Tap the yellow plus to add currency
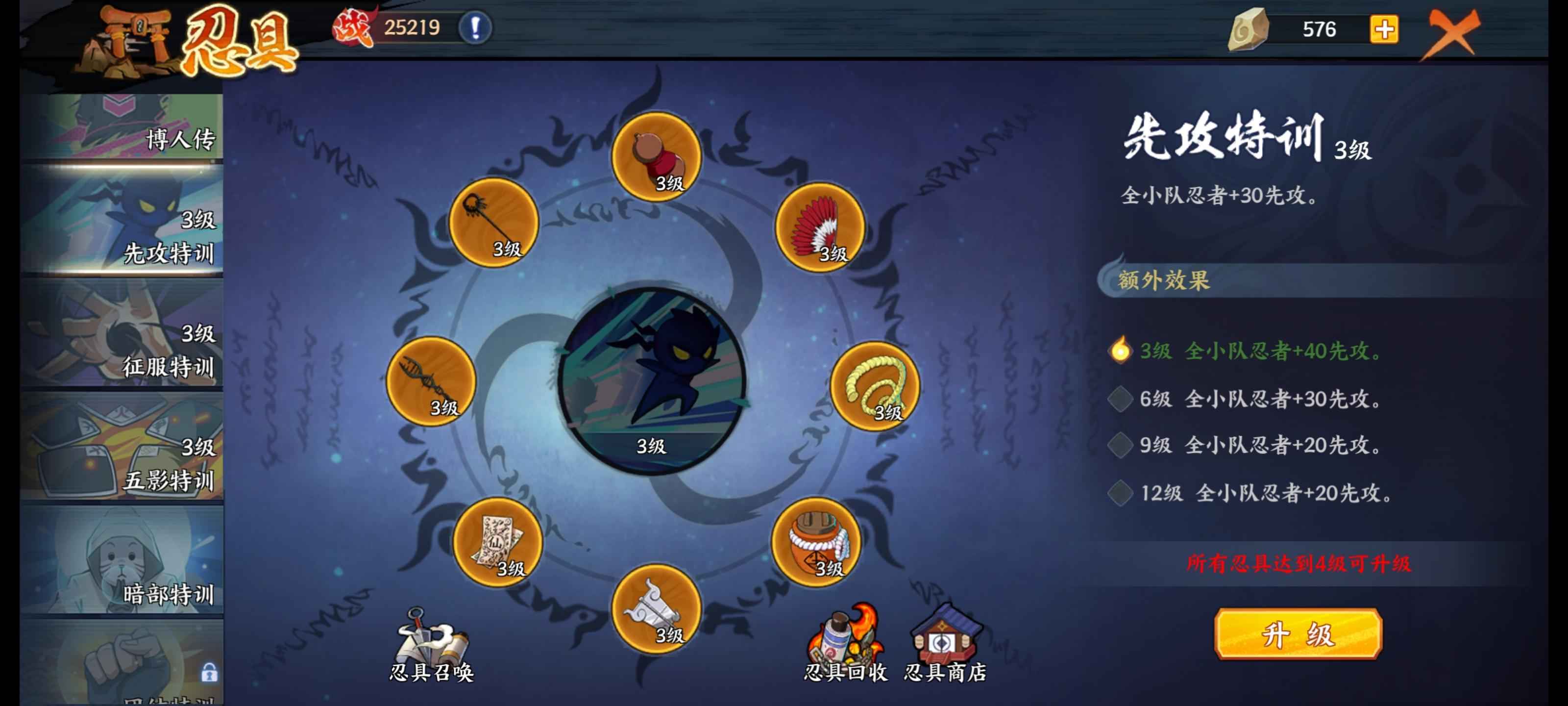The height and width of the screenshot is (706, 1568). pos(1384,29)
